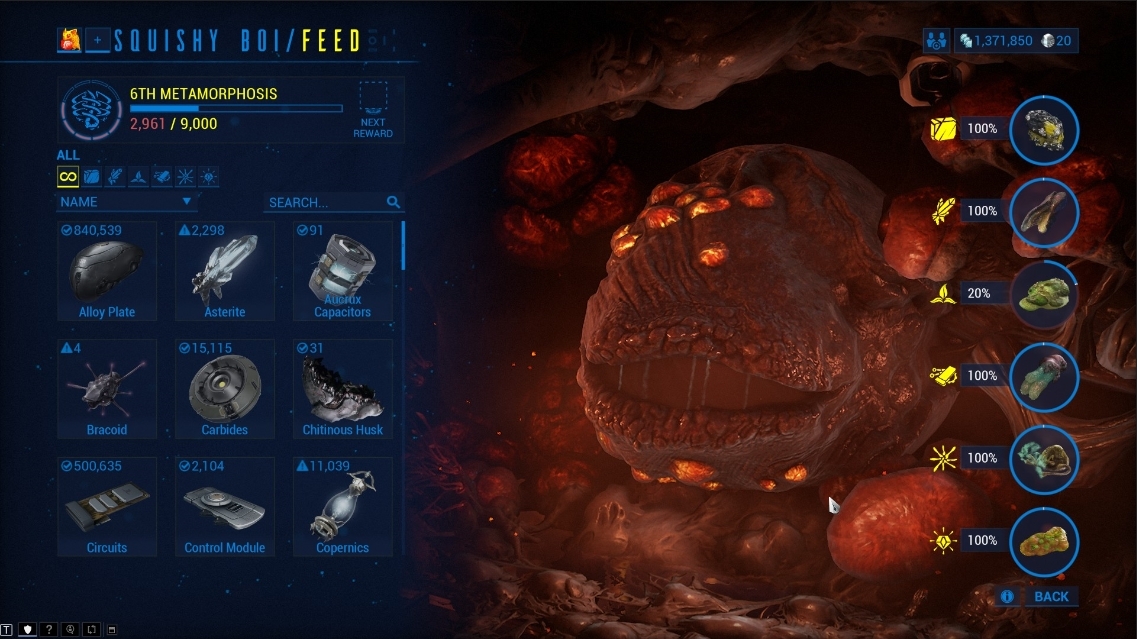Screen dimensions: 1137x639
Task: Select the infinity All filter tab
Action: pyautogui.click(x=68, y=177)
